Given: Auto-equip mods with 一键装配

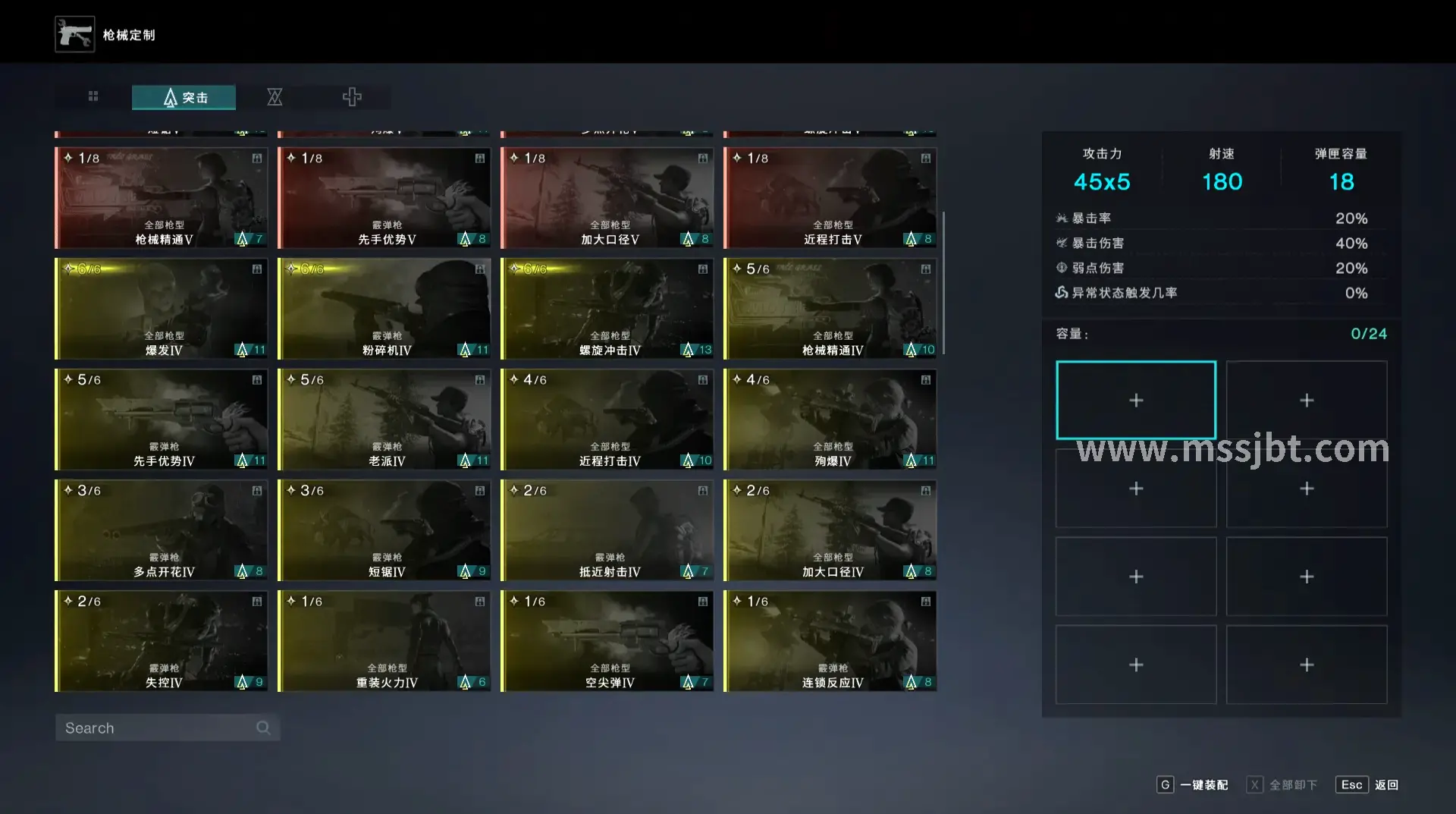Looking at the screenshot, I should point(1193,785).
